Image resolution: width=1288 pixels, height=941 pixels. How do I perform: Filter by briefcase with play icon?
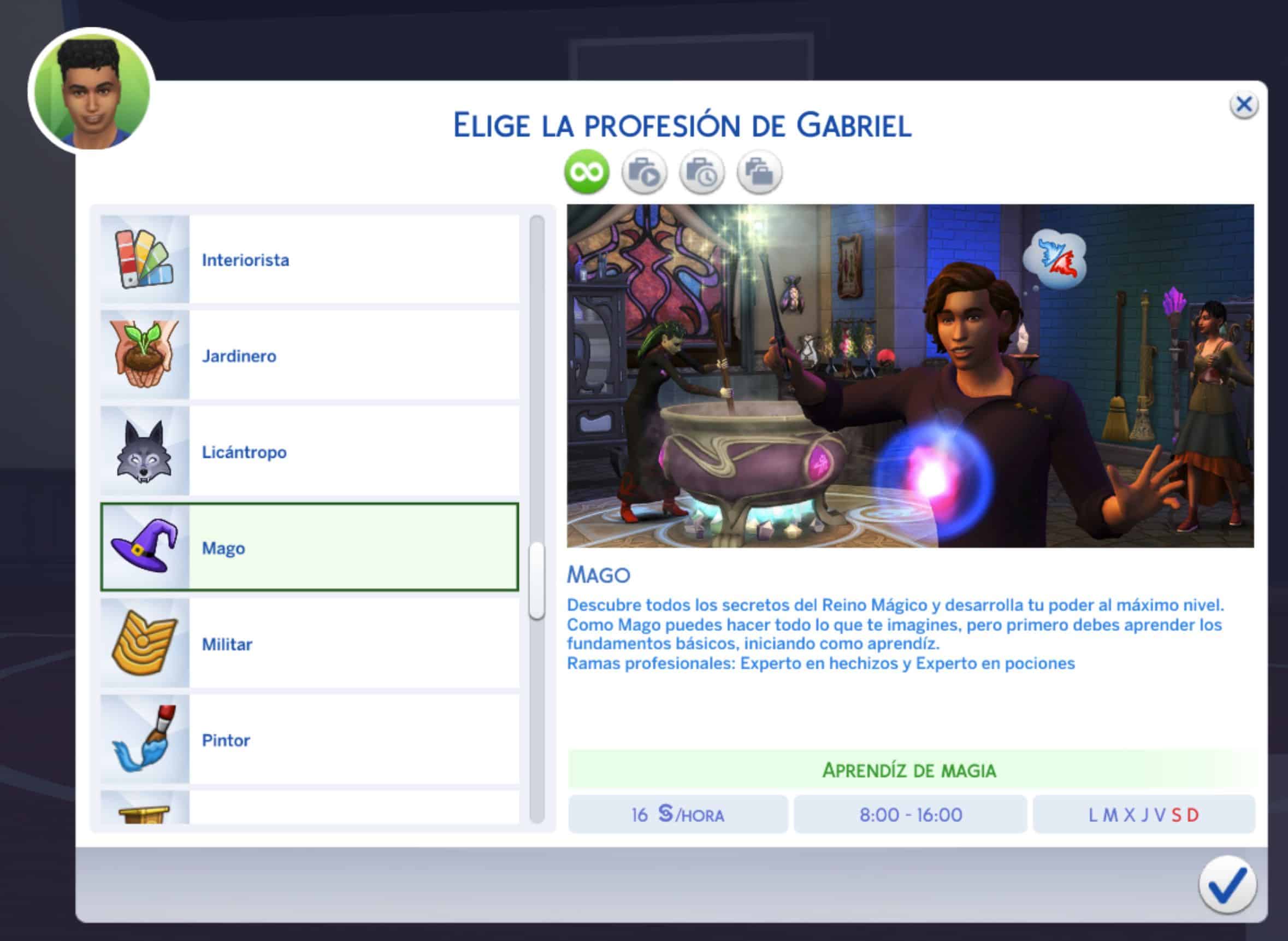point(645,172)
